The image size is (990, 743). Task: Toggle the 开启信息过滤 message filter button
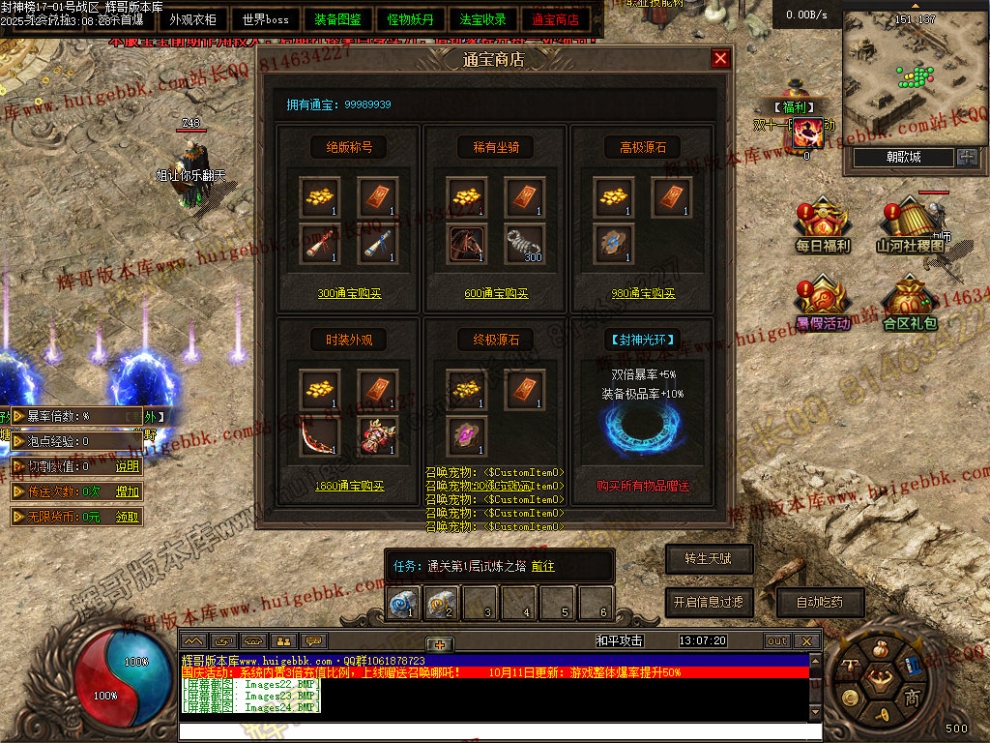coord(709,602)
